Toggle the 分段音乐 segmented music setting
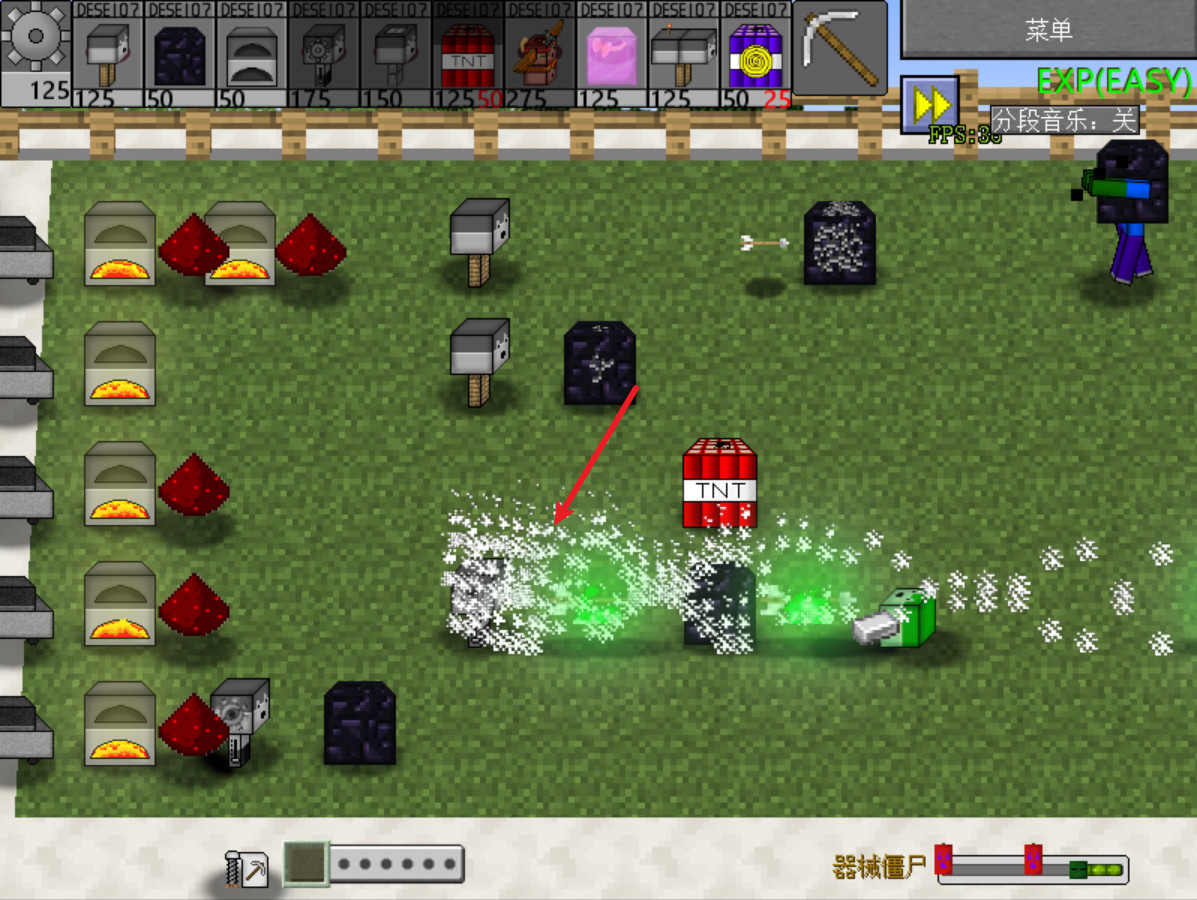This screenshot has height=900, width=1197. (1065, 121)
